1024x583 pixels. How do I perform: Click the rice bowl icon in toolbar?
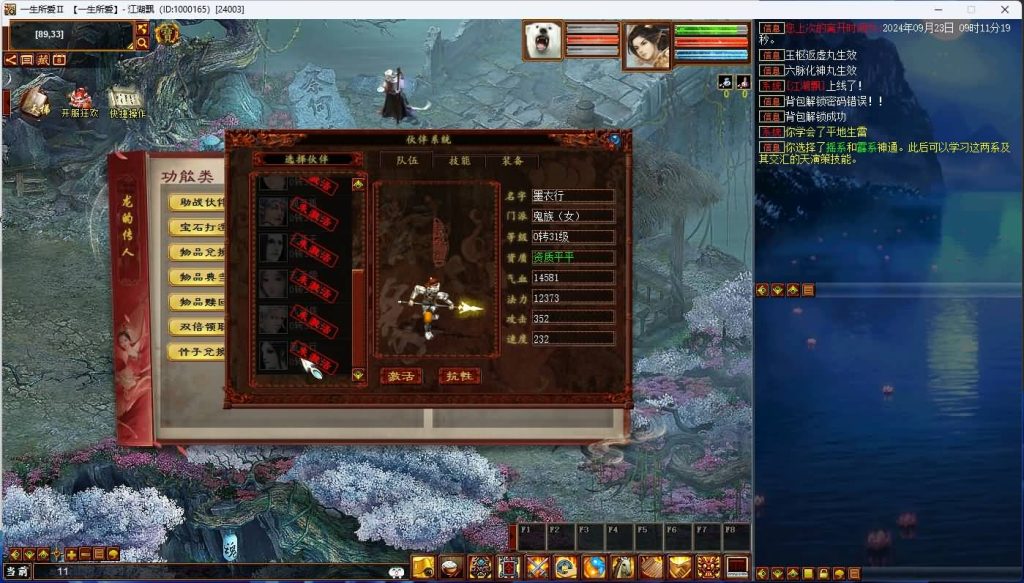click(x=452, y=567)
